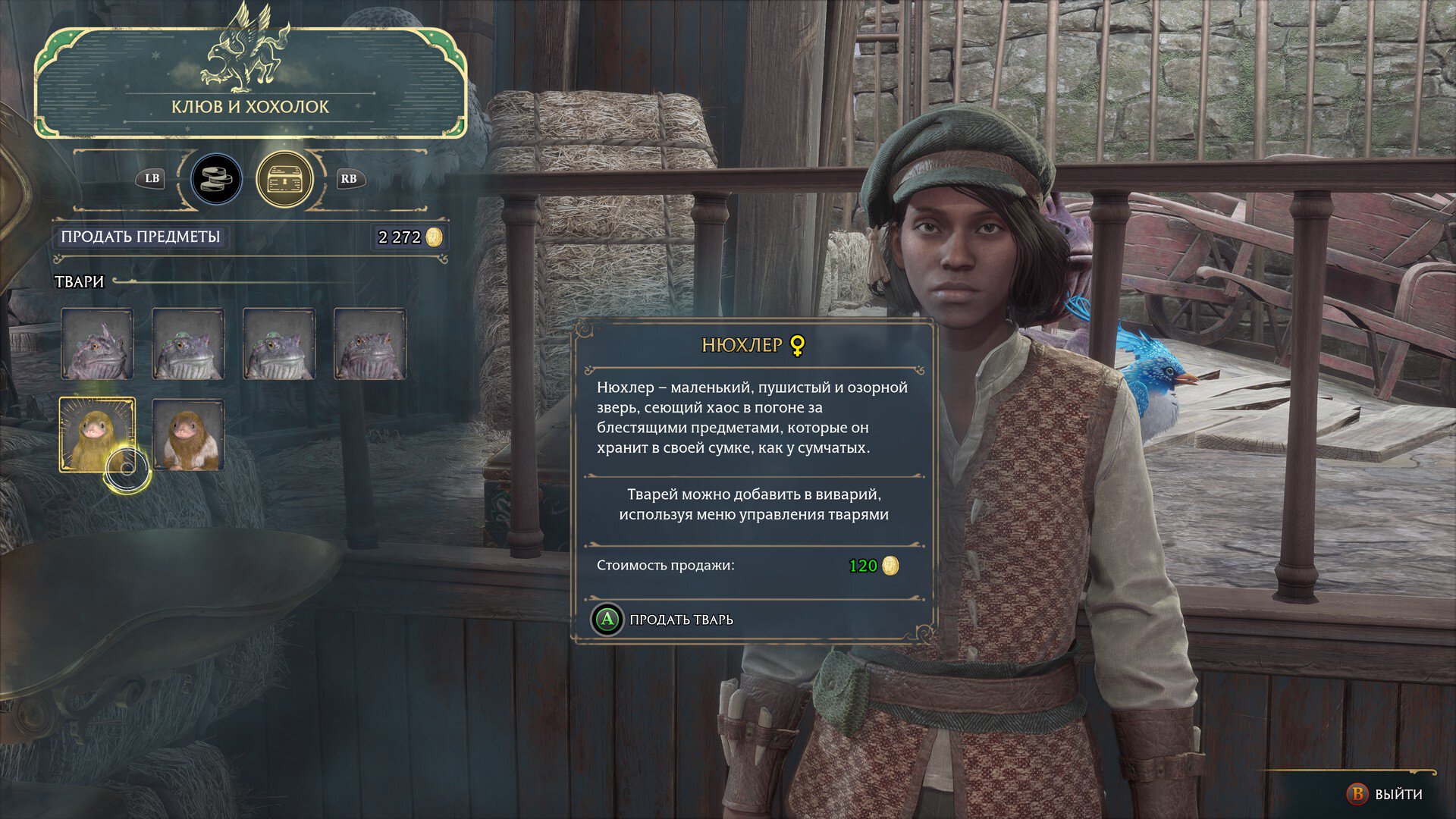
Task: Open the treasure chest sell tab
Action: [x=284, y=180]
